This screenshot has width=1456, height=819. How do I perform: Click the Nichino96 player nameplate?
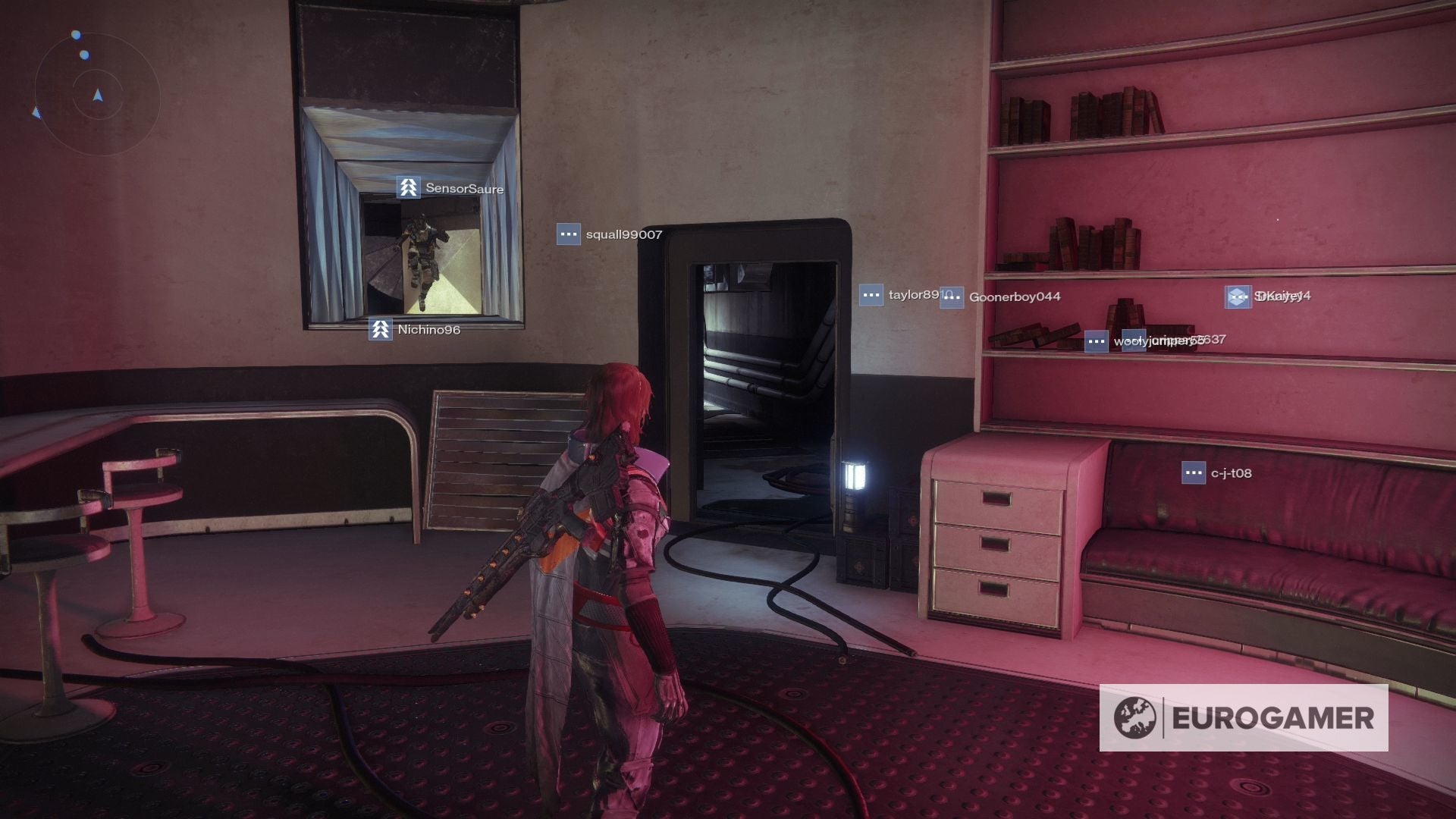tap(415, 330)
